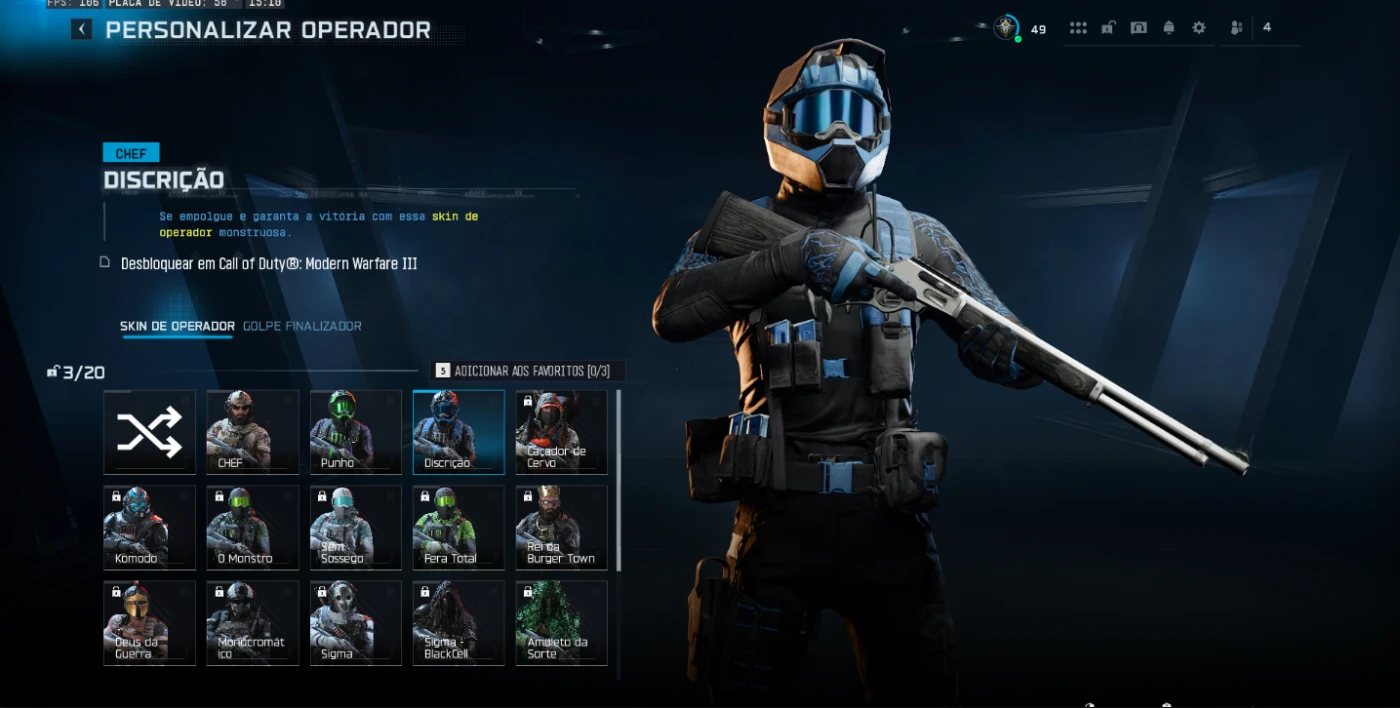Image resolution: width=1400 pixels, height=708 pixels.
Task: Select the Fera Total skin
Action: click(459, 527)
